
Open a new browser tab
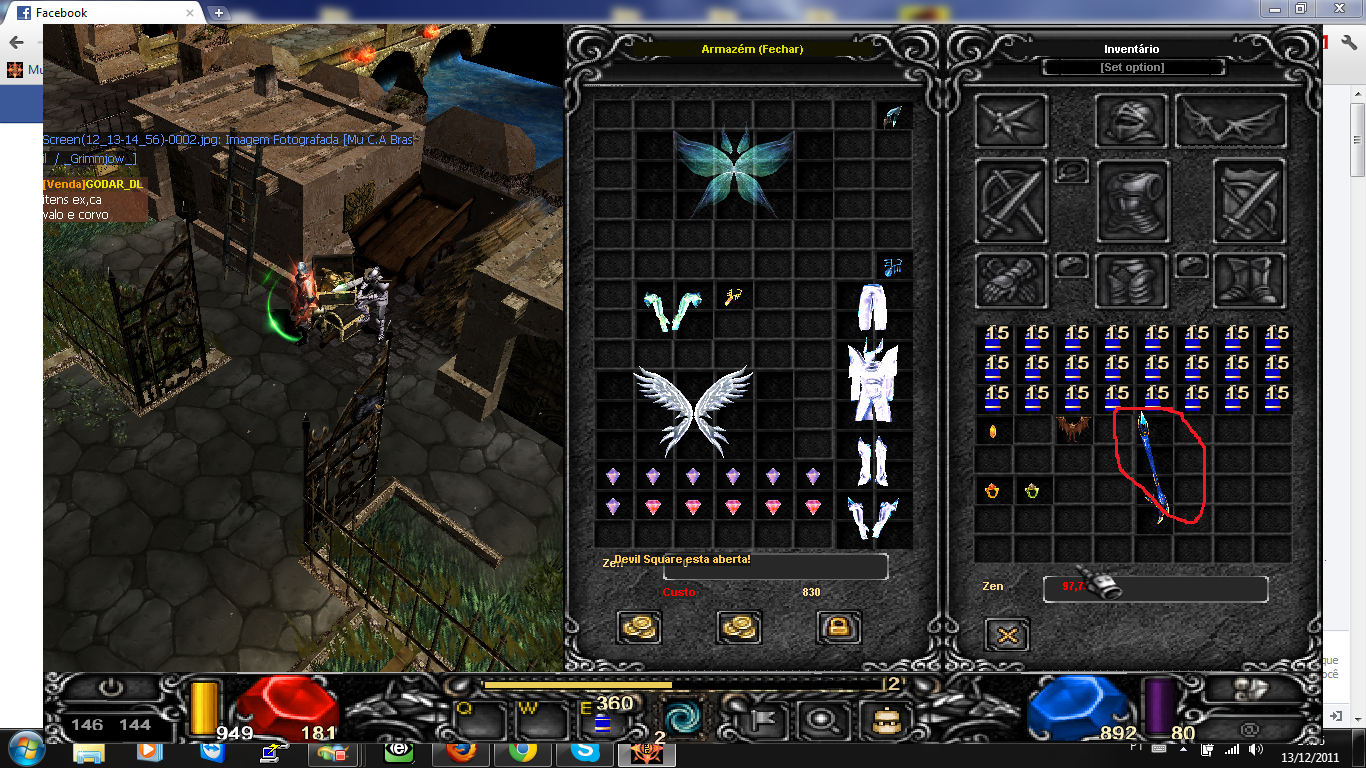coord(219,13)
